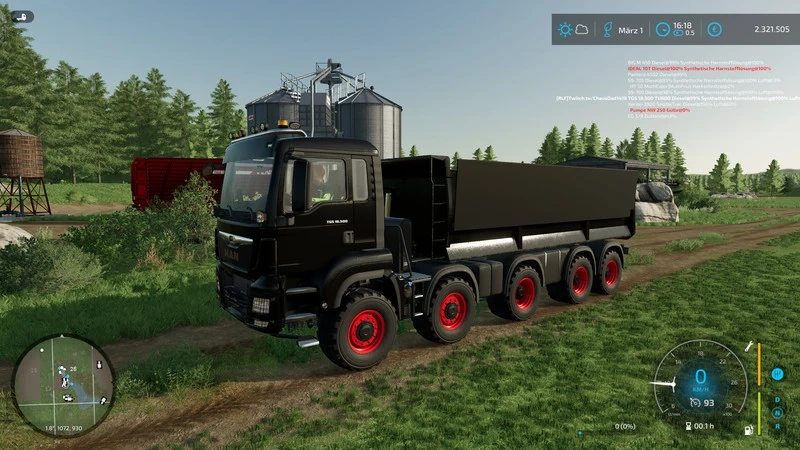The image size is (800, 450).
Task: Click the game clock icon
Action: pyautogui.click(x=661, y=30)
